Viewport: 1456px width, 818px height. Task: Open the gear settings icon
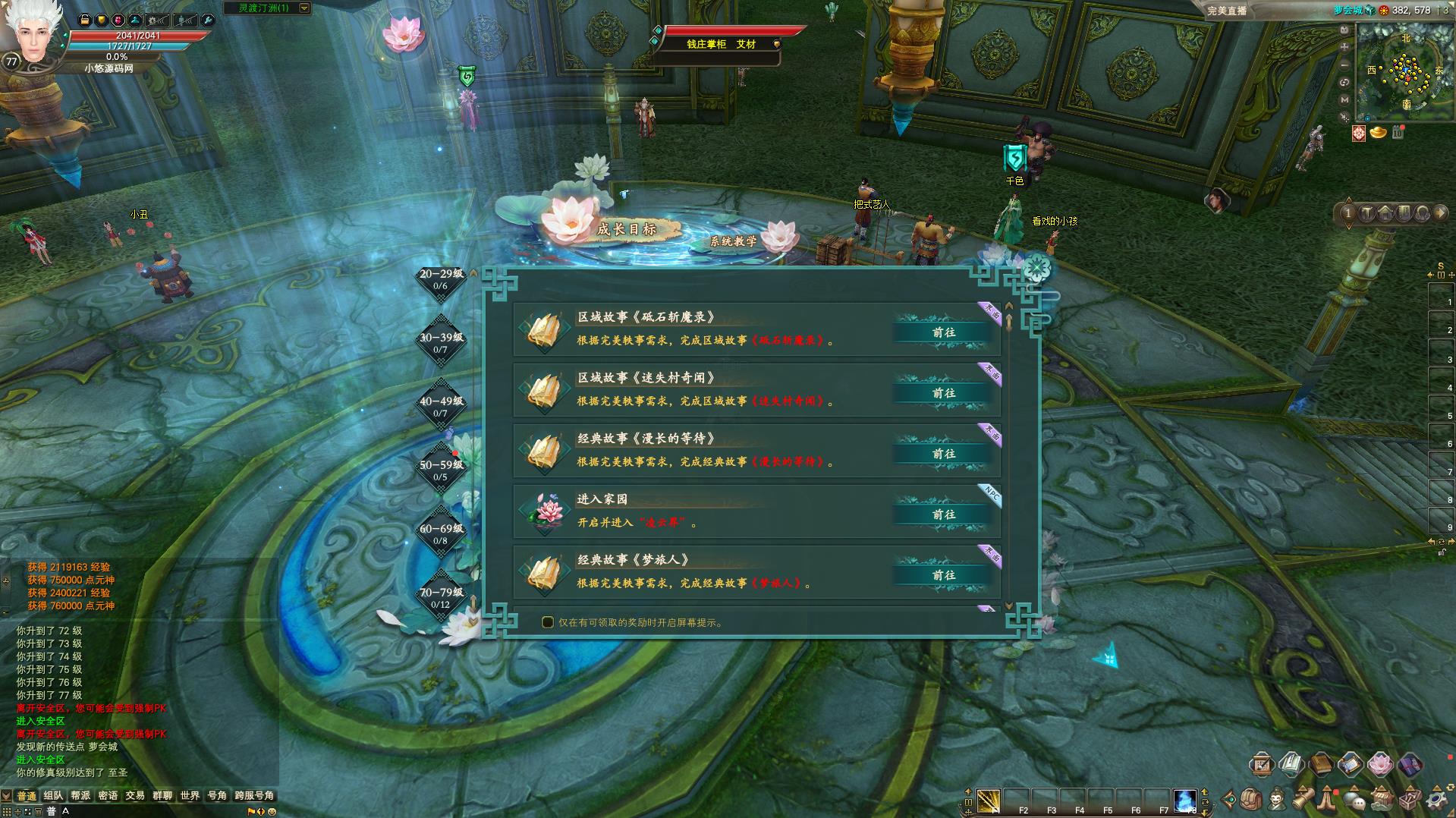[x=1436, y=800]
